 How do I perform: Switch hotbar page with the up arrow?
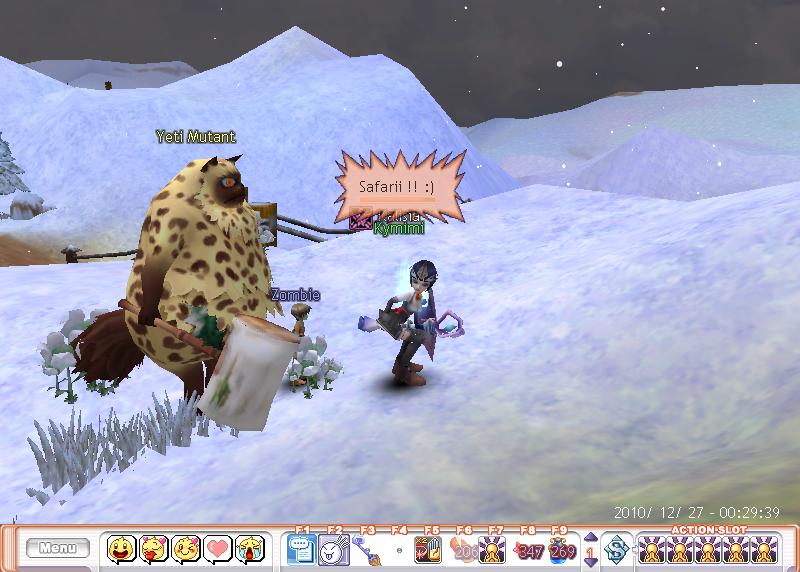coord(589,537)
